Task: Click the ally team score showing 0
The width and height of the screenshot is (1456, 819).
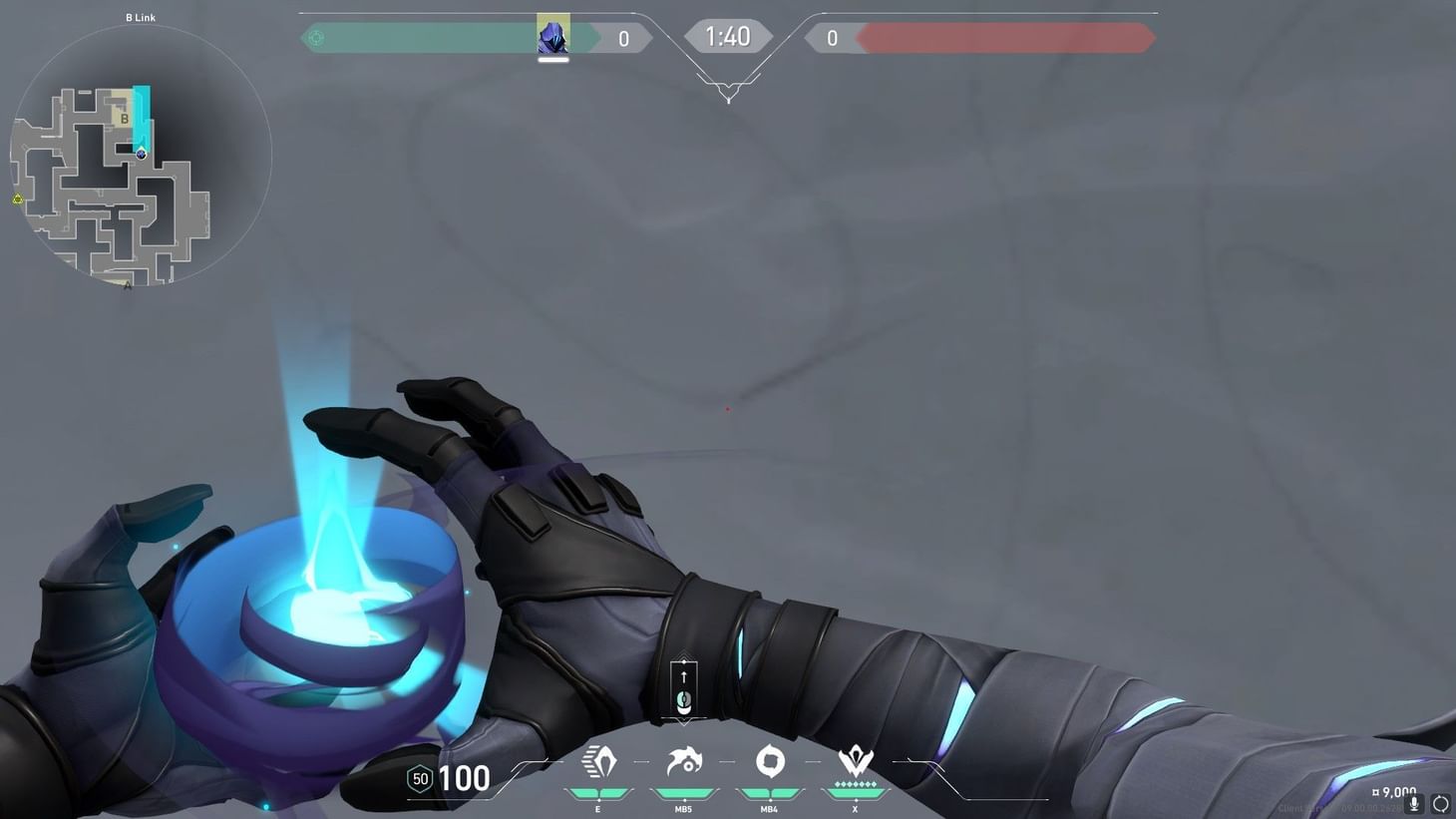Action: [x=623, y=37]
